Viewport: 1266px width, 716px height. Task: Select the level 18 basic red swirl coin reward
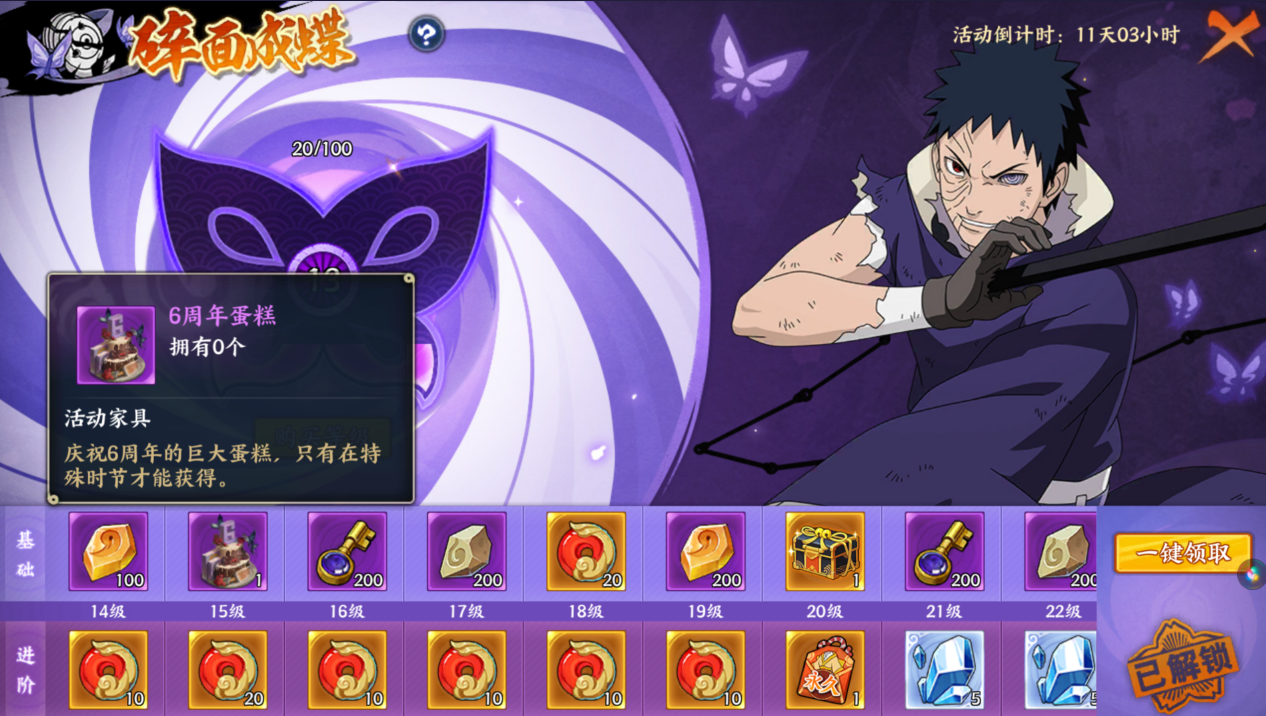[586, 551]
